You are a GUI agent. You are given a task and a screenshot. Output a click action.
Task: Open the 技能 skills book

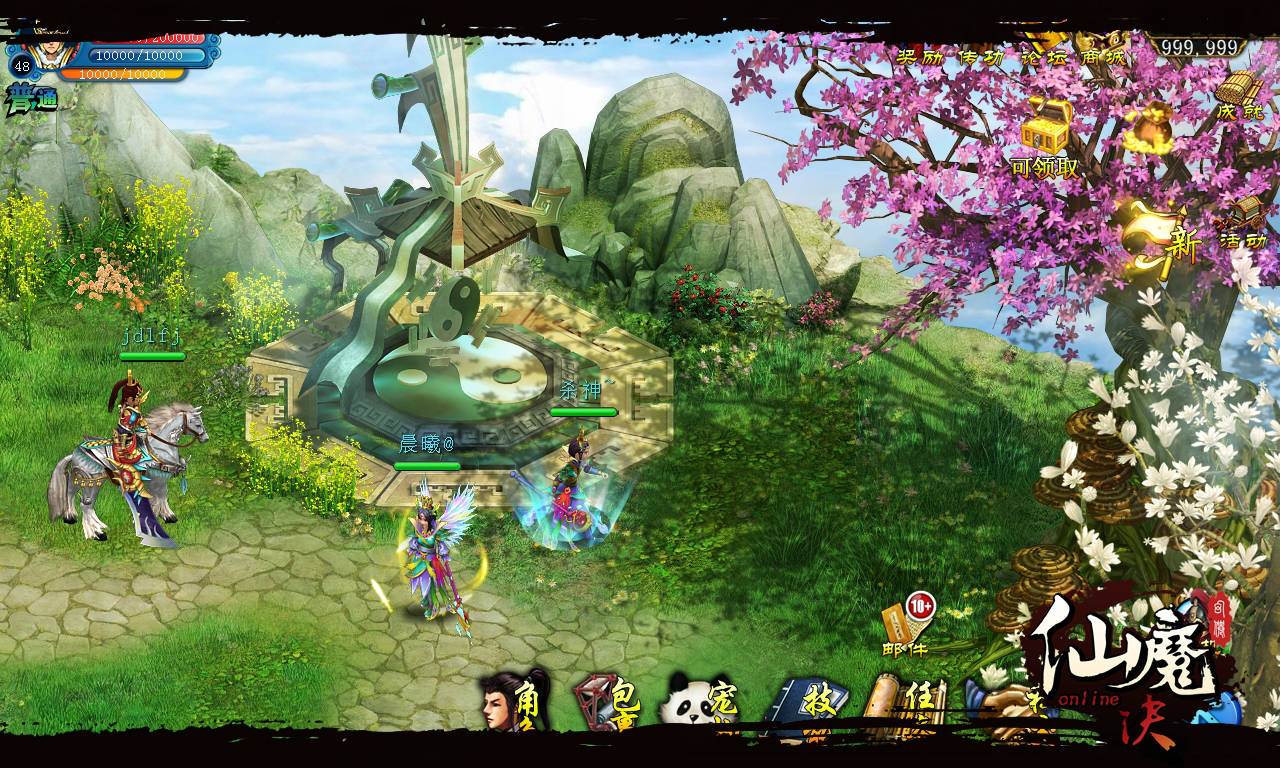click(x=806, y=704)
